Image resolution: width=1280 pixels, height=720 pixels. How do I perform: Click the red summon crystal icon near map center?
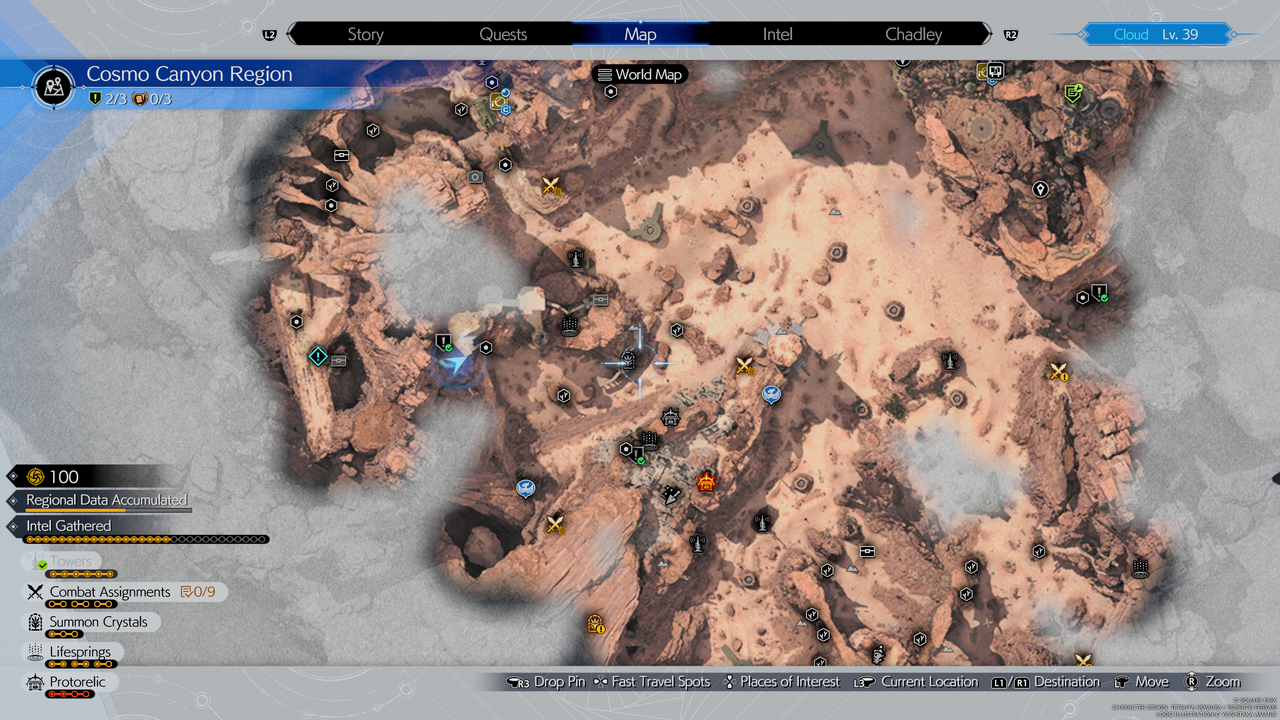705,481
